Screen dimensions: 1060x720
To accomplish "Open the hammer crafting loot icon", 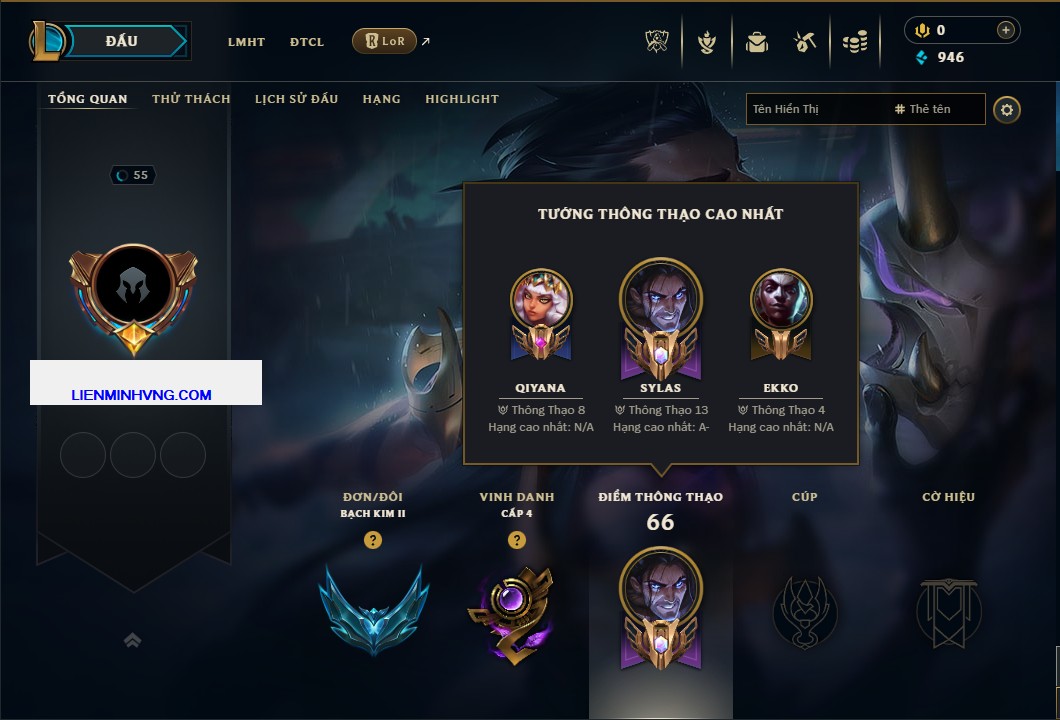I will pos(805,42).
